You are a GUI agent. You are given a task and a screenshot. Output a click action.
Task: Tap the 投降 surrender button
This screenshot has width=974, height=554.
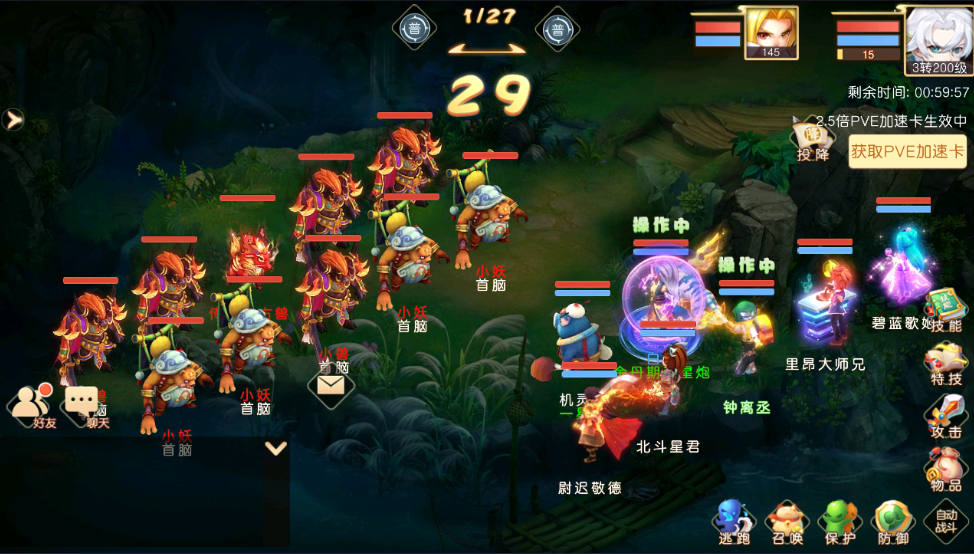(813, 141)
